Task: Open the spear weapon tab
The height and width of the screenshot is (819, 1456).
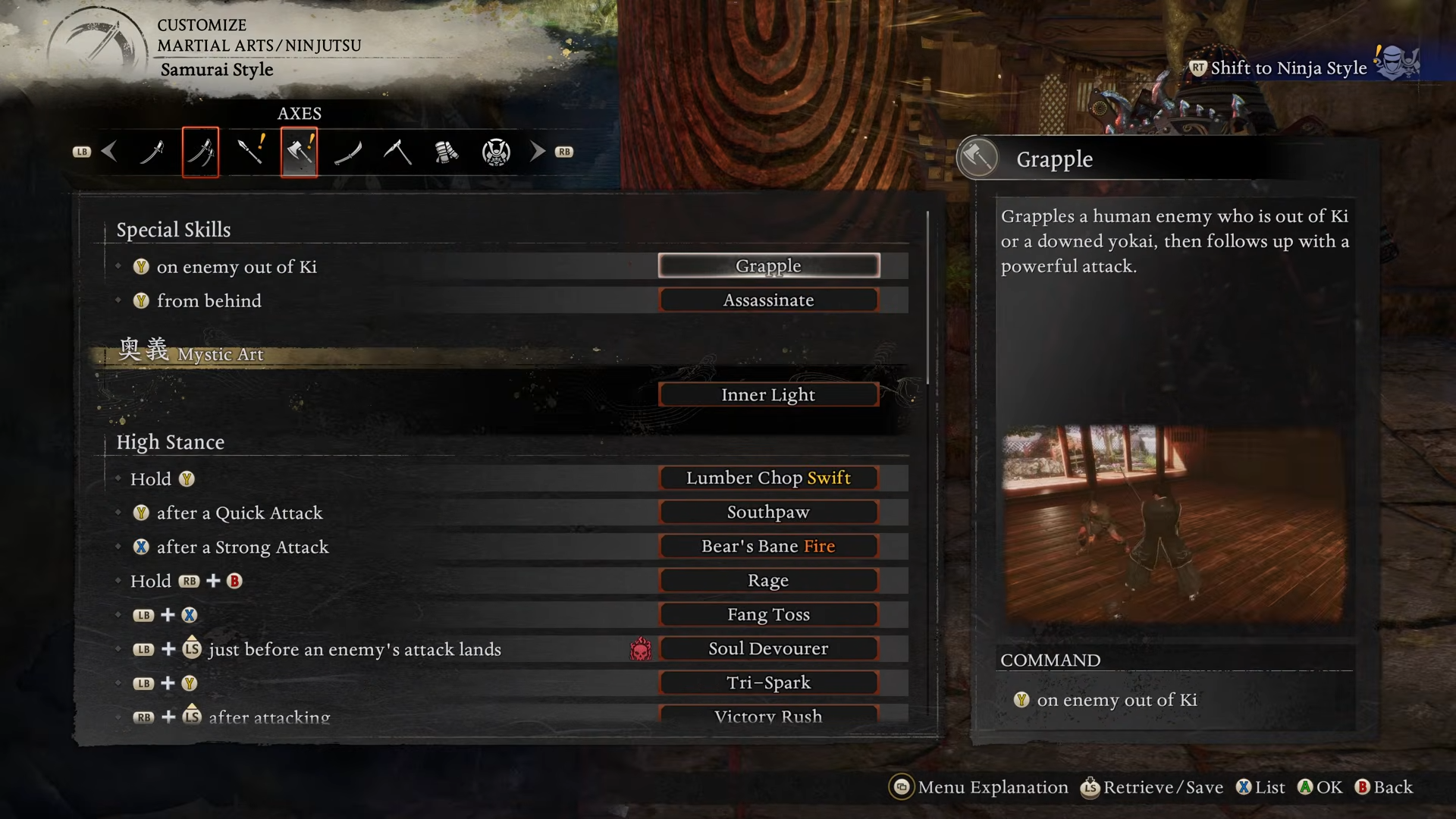Action: click(250, 152)
